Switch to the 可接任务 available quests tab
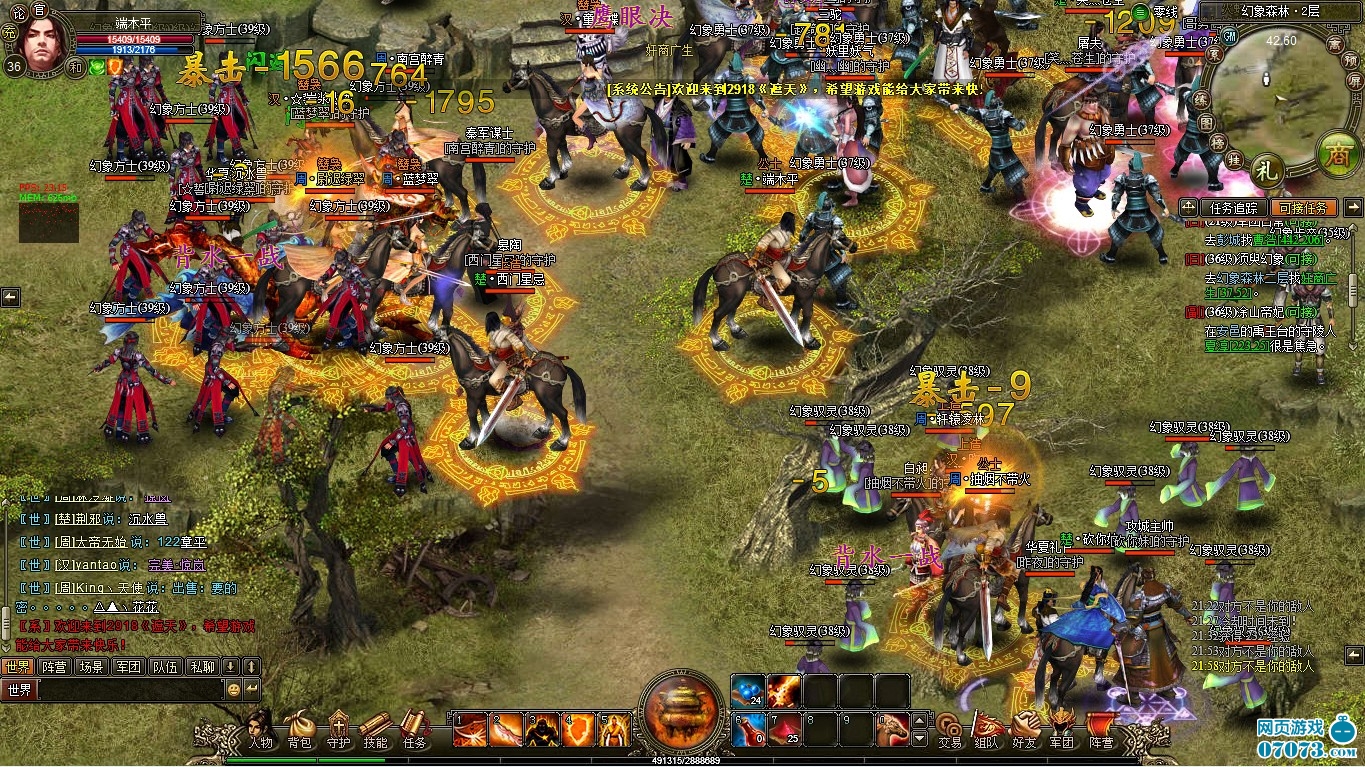 (1301, 208)
